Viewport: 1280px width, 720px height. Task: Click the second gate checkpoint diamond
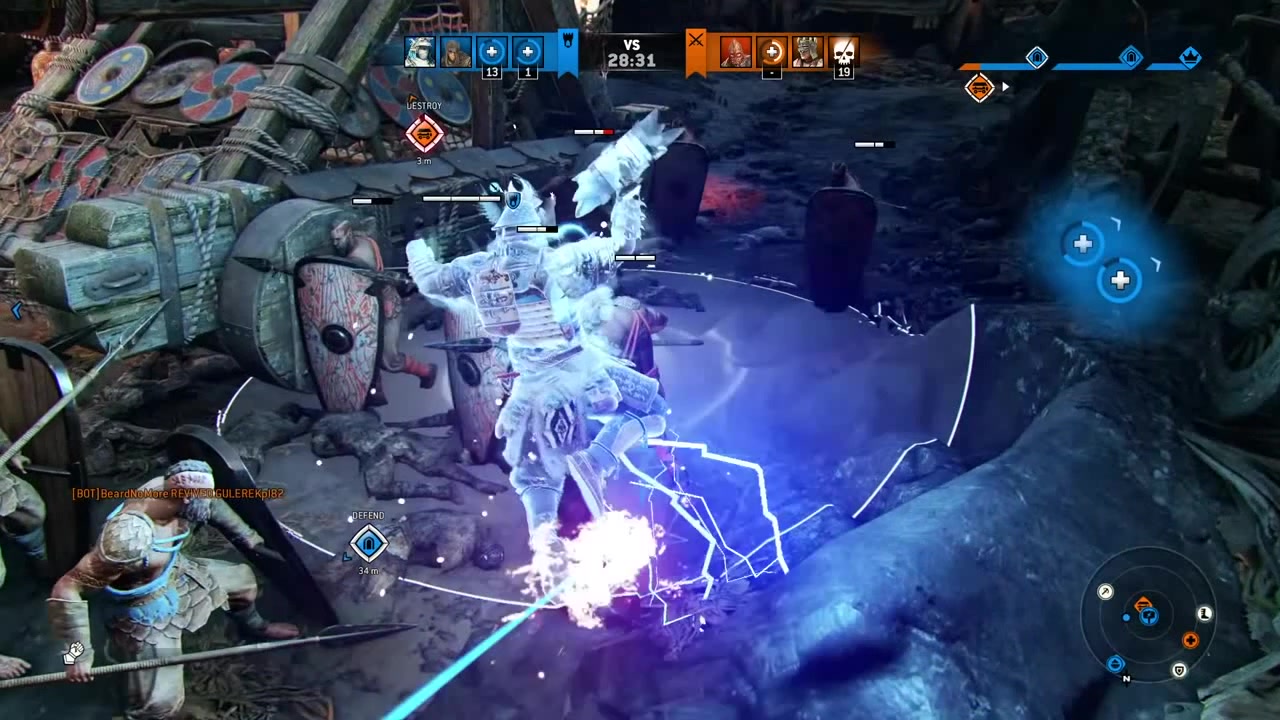pyautogui.click(x=1130, y=57)
